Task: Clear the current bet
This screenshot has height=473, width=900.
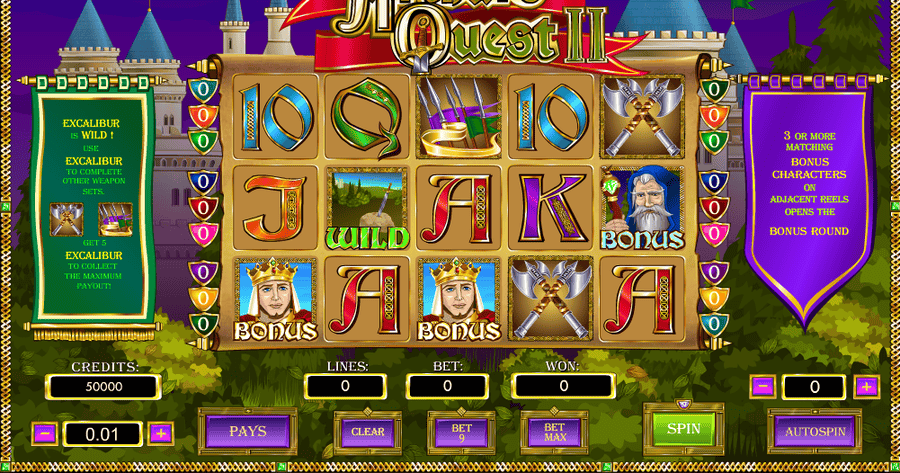Action: pos(367,431)
